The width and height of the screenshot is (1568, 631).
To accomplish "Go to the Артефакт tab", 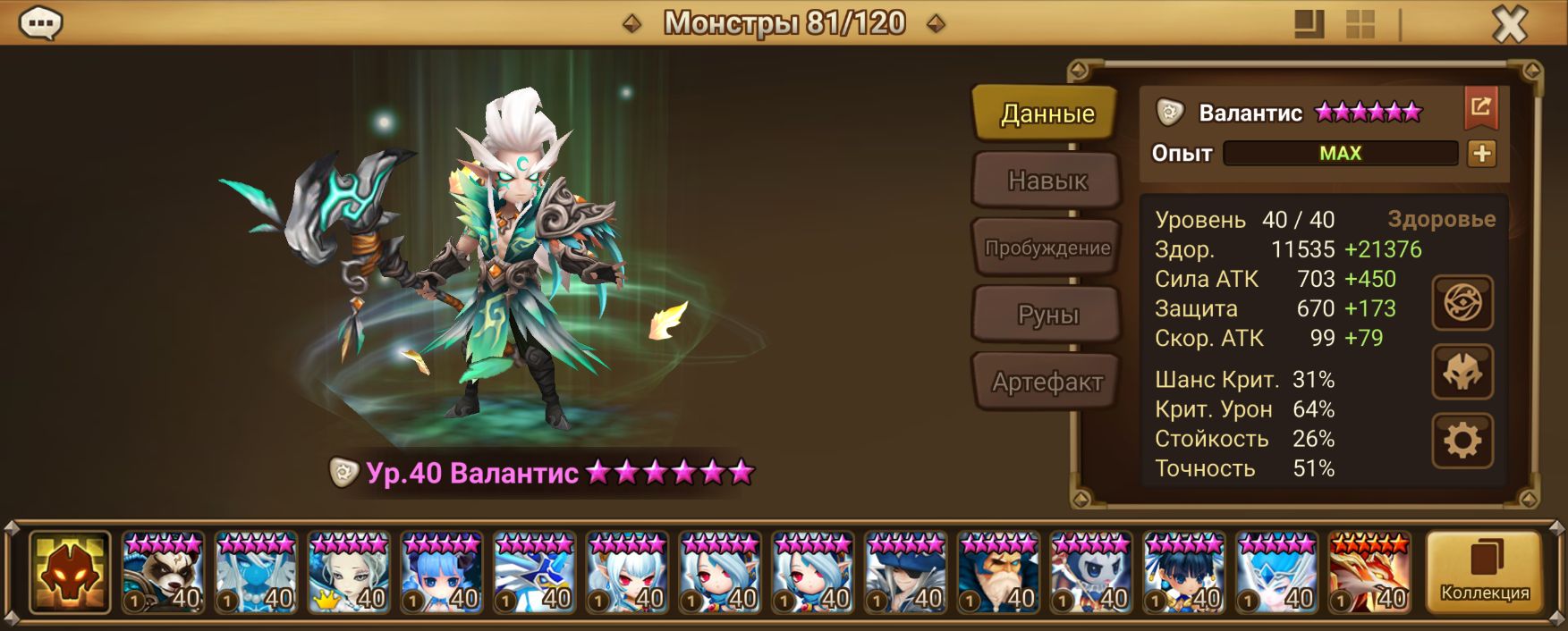I will pyautogui.click(x=1047, y=382).
